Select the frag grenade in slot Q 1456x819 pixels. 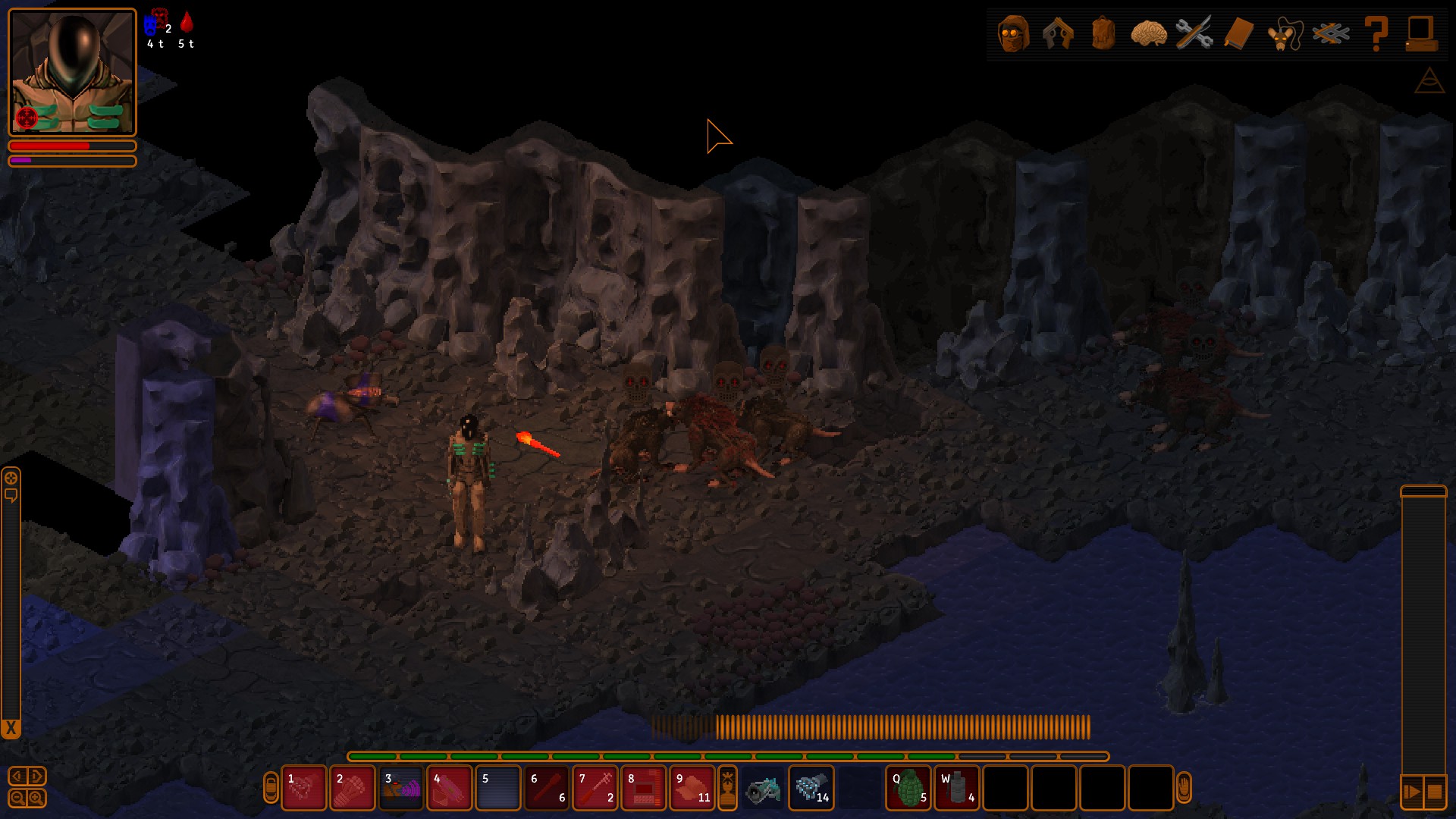(908, 788)
